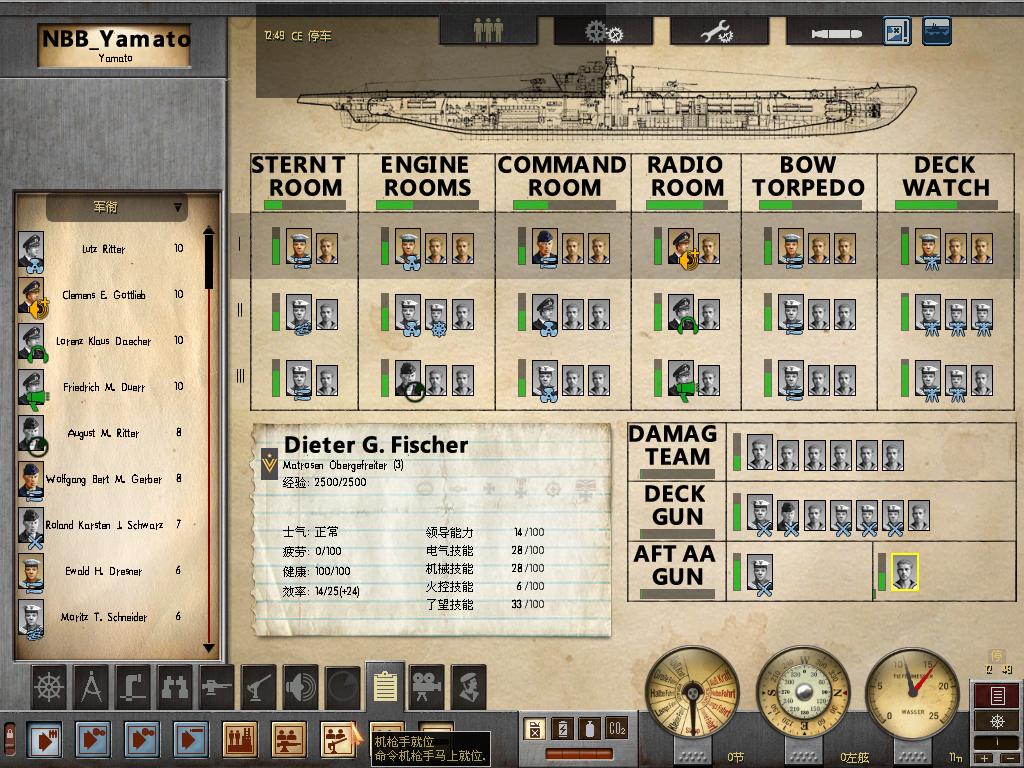Viewport: 1024px width, 768px height.
Task: Select crewman Lutz Ritter in the list
Action: (104, 249)
